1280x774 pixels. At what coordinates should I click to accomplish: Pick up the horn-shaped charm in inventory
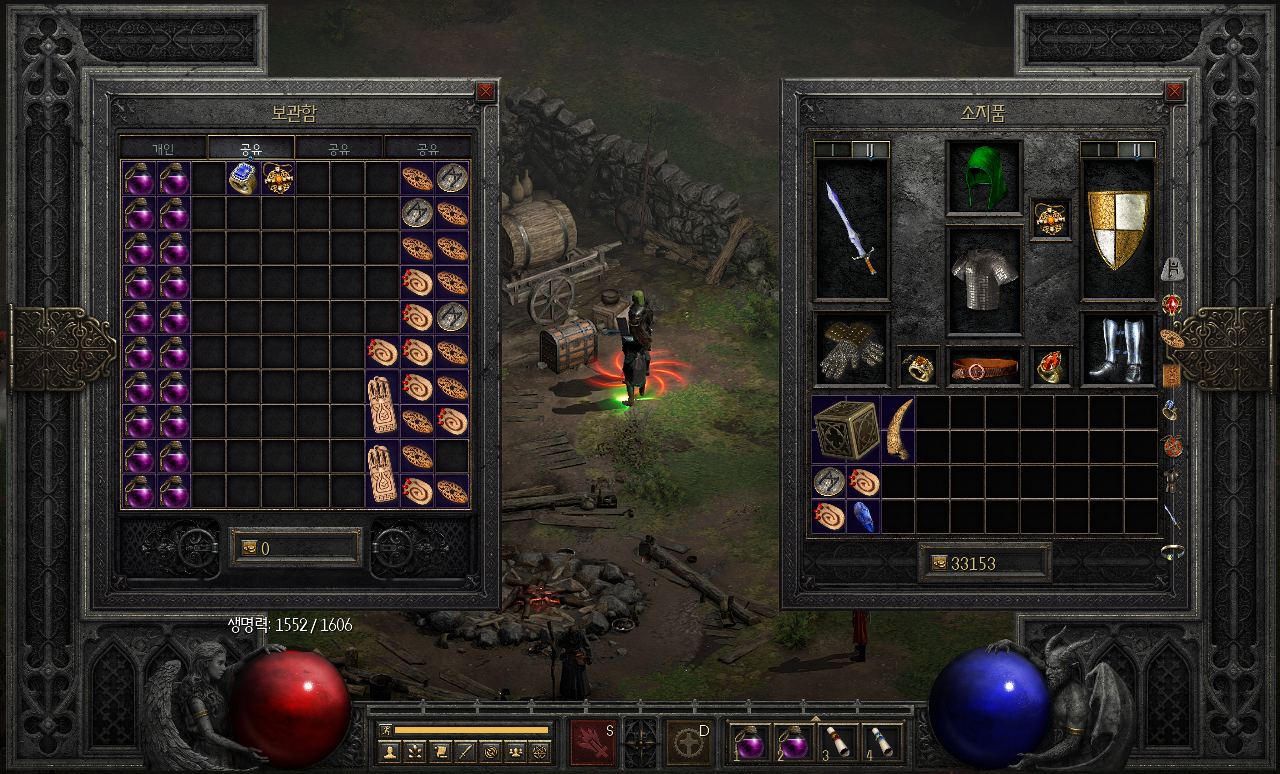(x=898, y=429)
